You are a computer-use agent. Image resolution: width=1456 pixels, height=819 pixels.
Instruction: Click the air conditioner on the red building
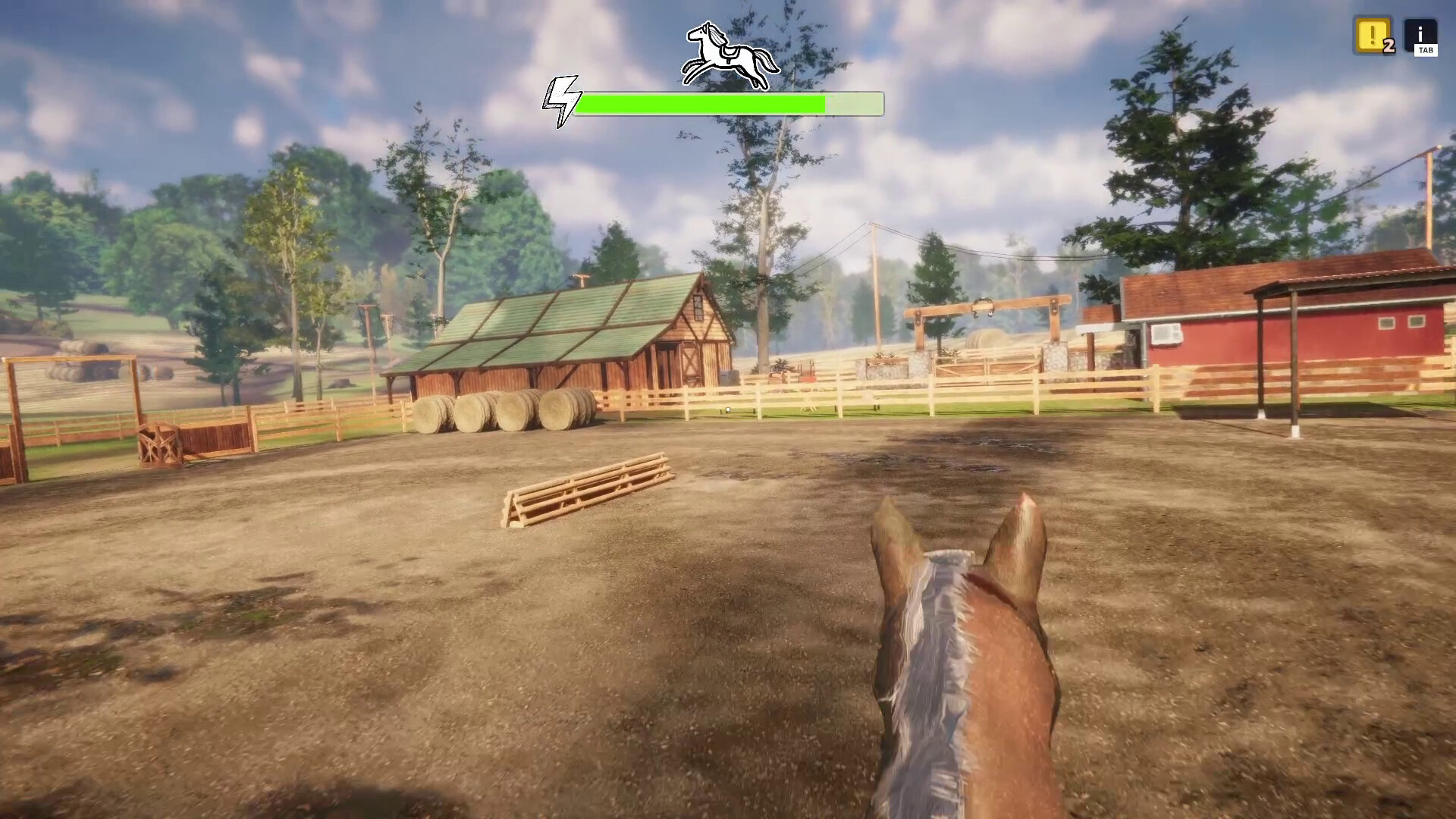coord(1166,336)
